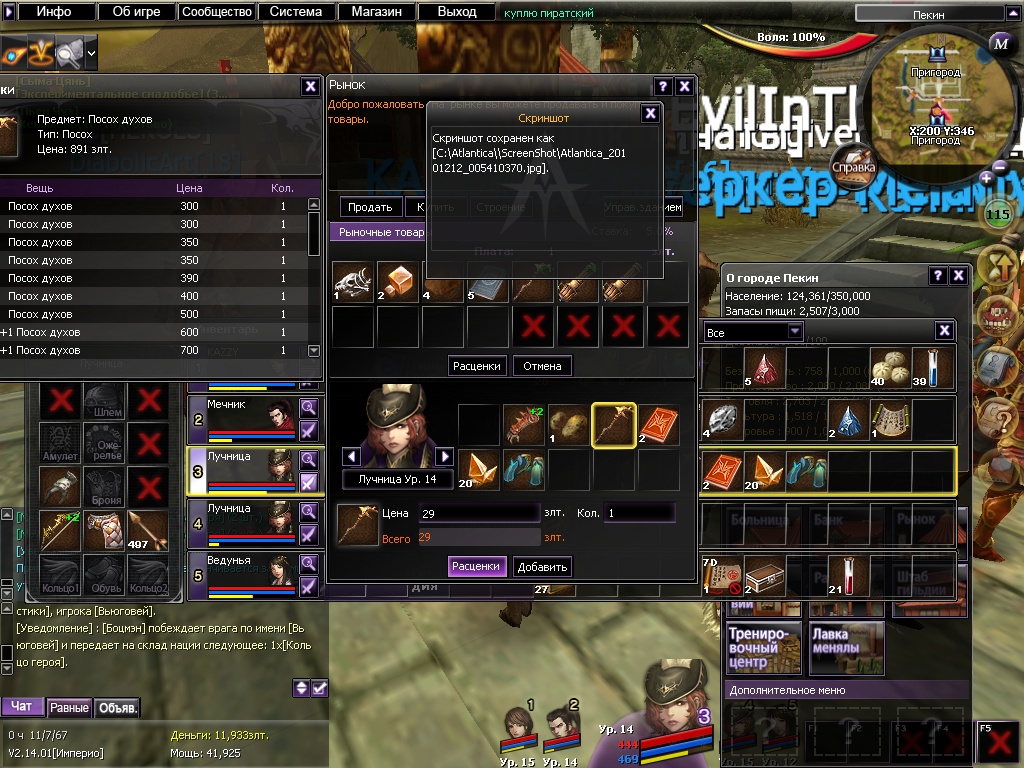Image resolution: width=1024 pixels, height=768 pixels.
Task: Edit the Кол. quantity input field
Action: pyautogui.click(x=639, y=513)
